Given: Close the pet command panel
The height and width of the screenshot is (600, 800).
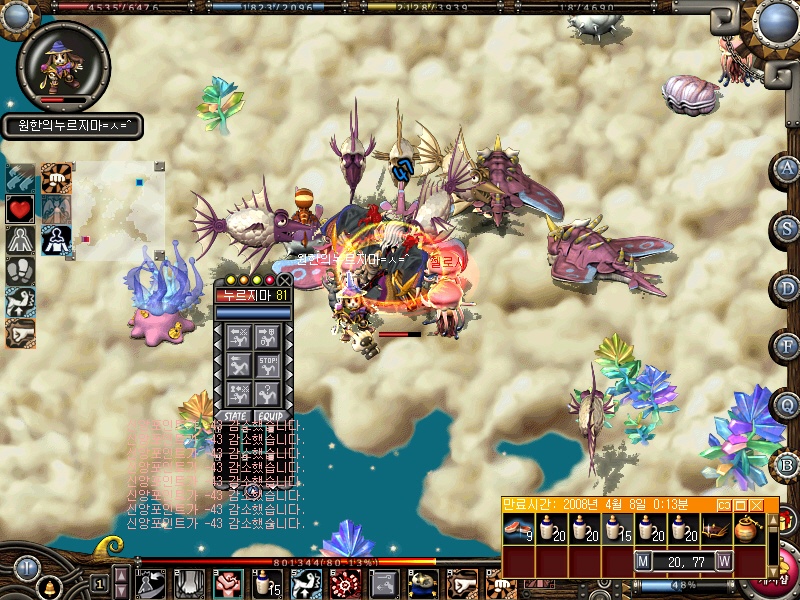Looking at the screenshot, I should coord(284,281).
